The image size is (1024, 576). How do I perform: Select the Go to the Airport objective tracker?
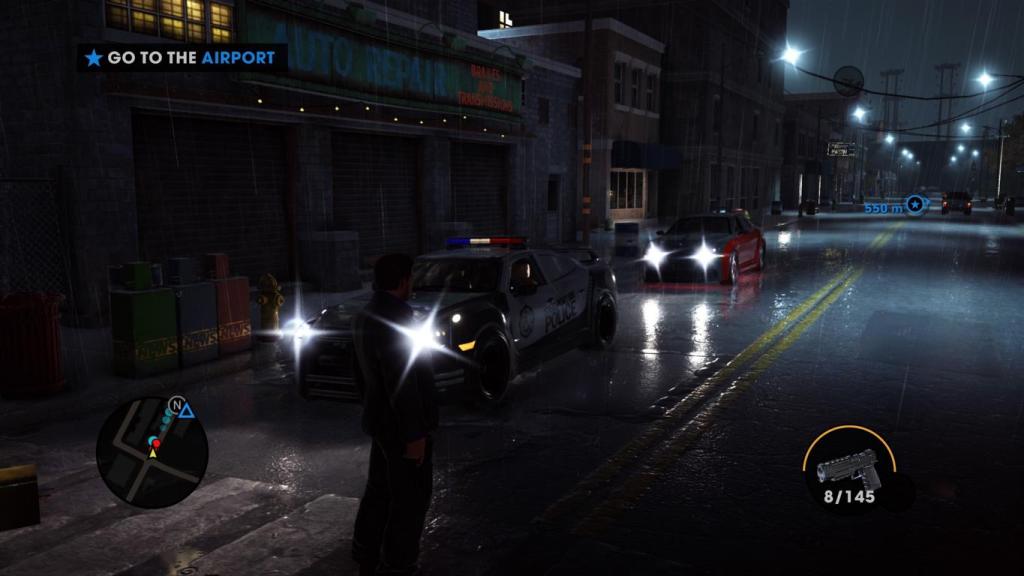click(x=181, y=58)
